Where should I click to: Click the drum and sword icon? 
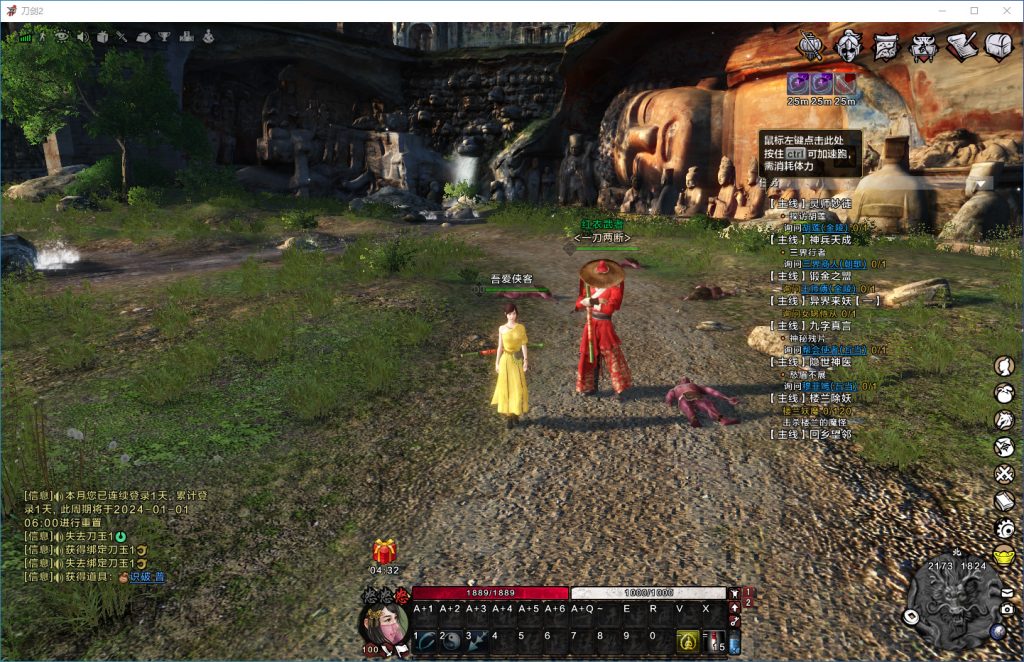(x=811, y=46)
